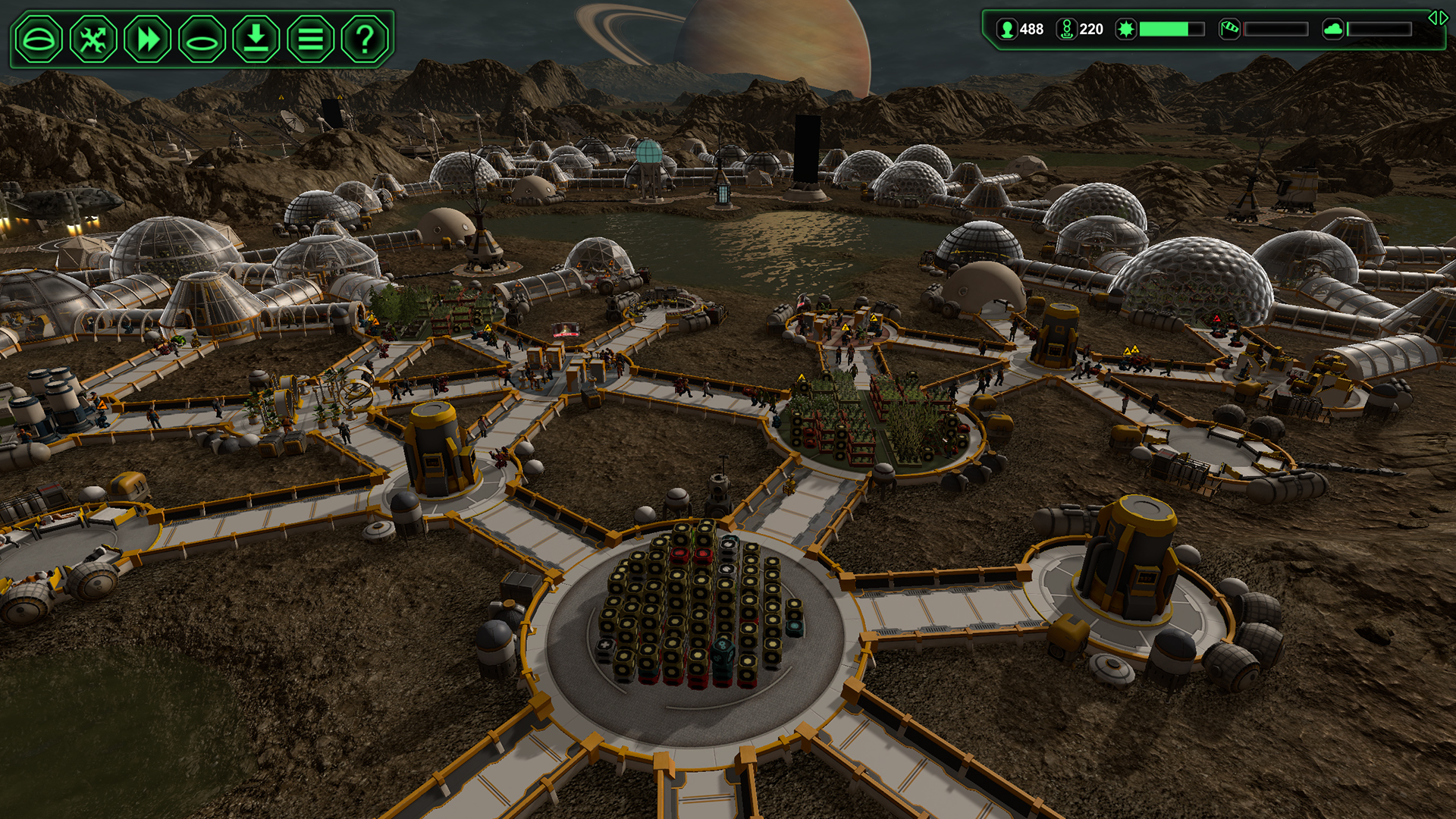
Task: Click the bot count reading 220
Action: (x=1092, y=30)
